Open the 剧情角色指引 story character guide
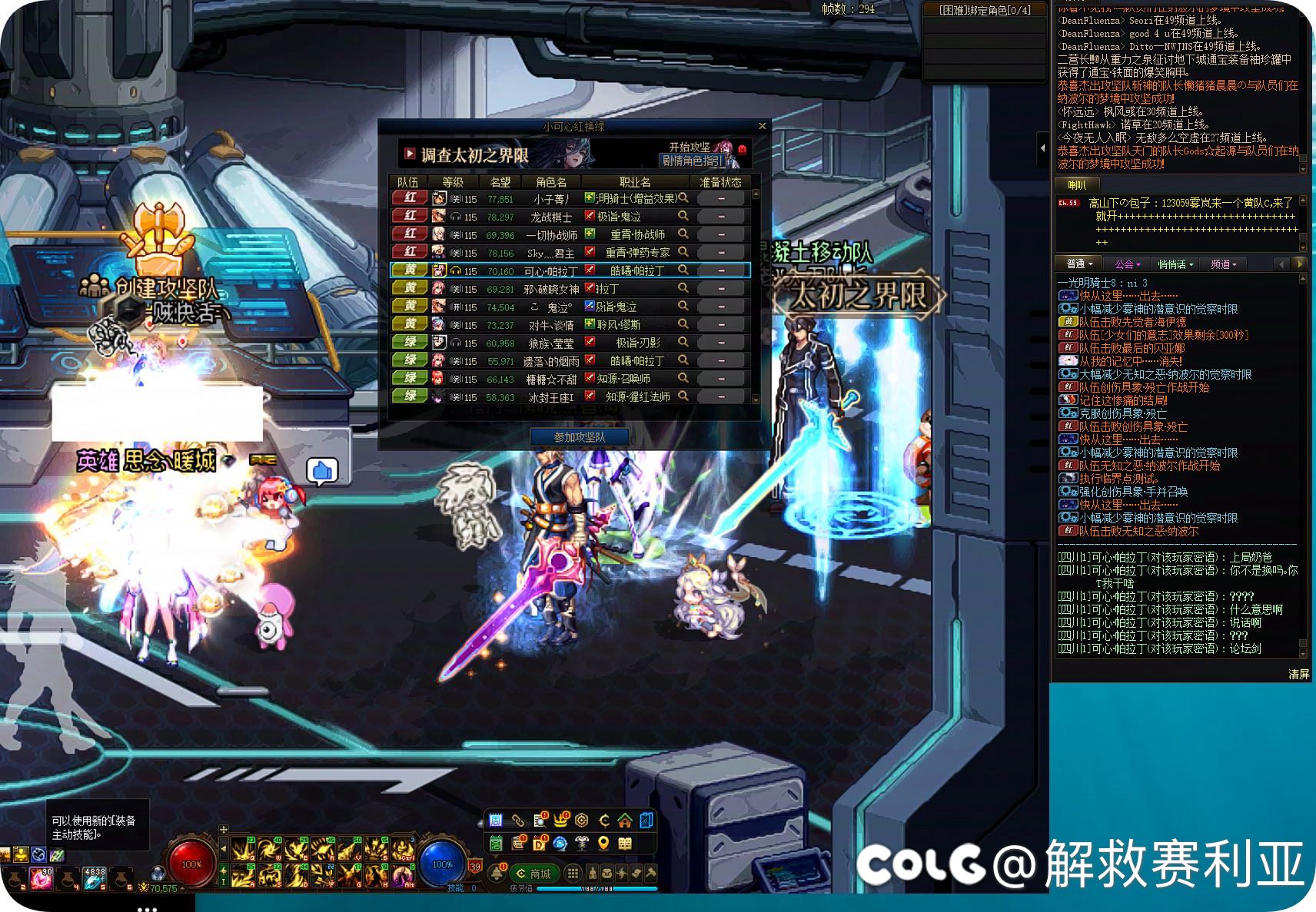This screenshot has height=912, width=1316. point(693,161)
